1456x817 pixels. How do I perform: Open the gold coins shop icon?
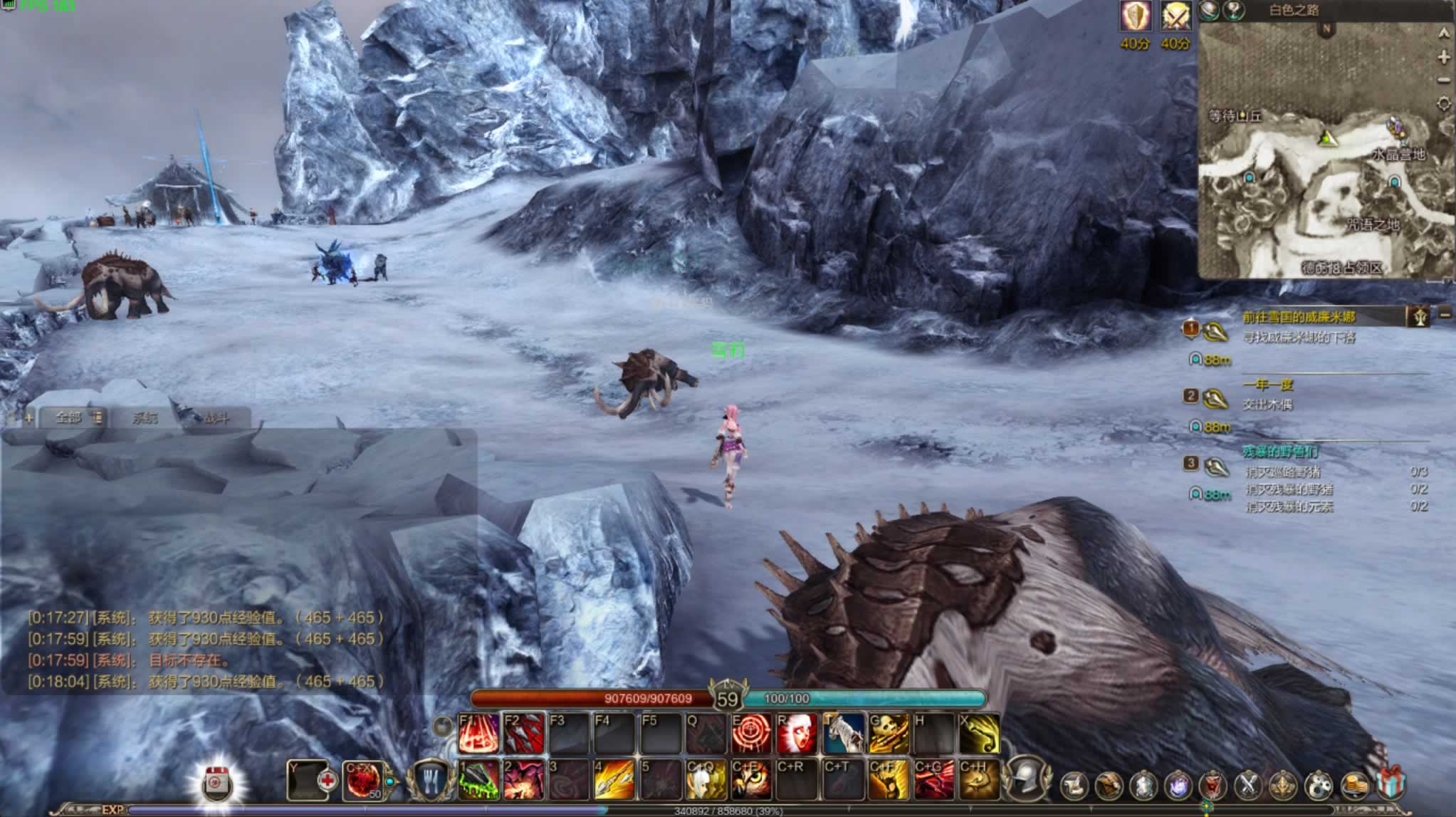pyautogui.click(x=1355, y=785)
